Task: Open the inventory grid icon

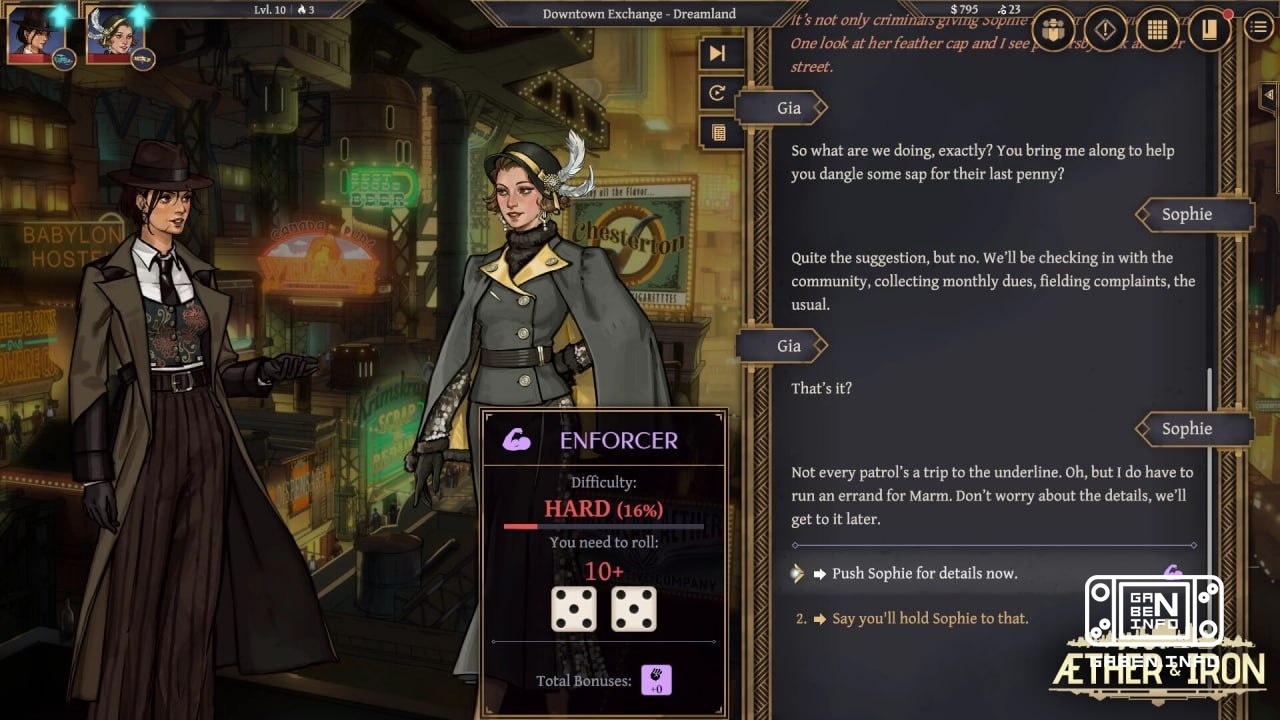Action: (1156, 29)
